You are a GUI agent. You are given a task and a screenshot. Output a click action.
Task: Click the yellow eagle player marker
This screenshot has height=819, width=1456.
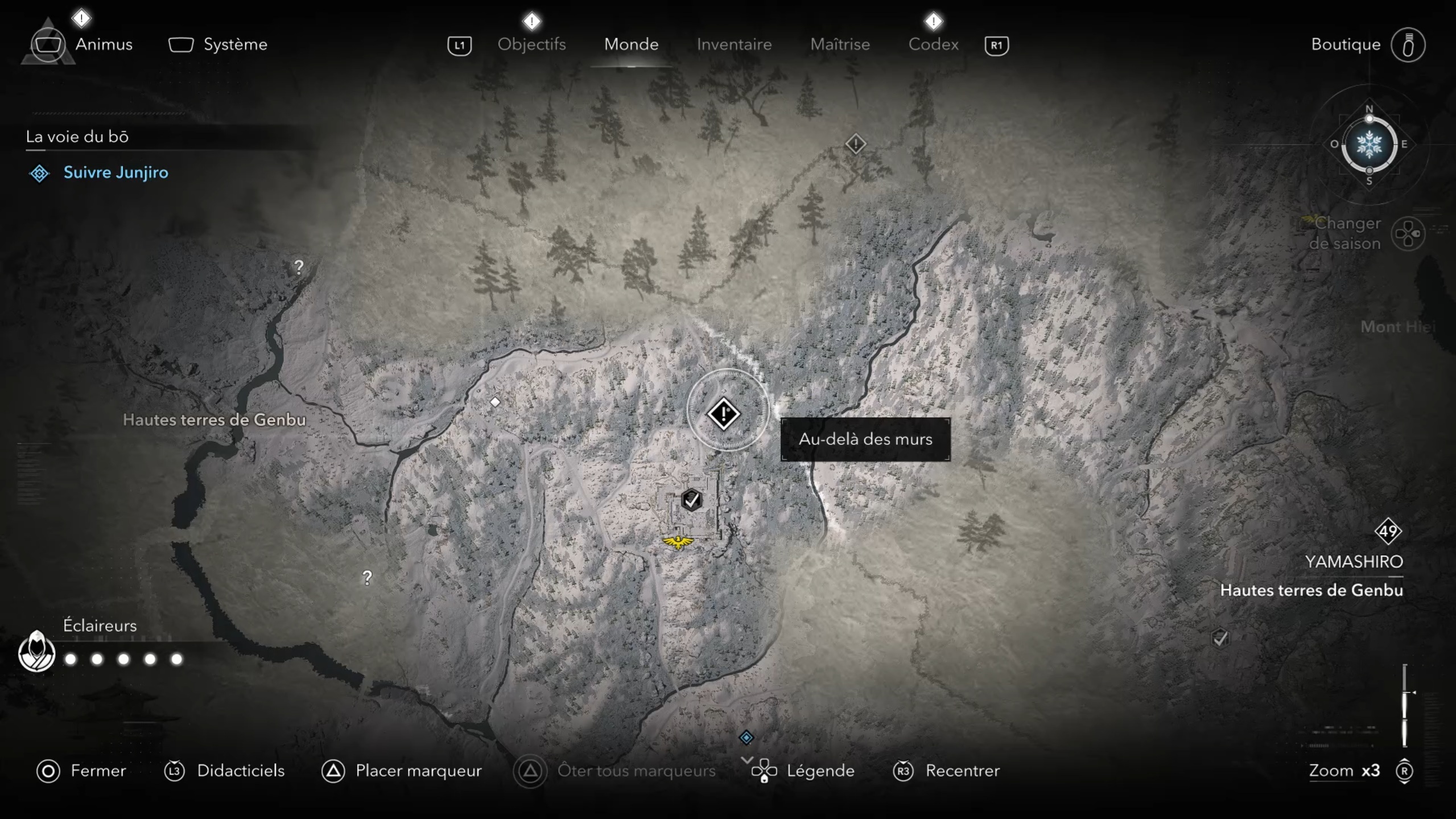point(678,541)
